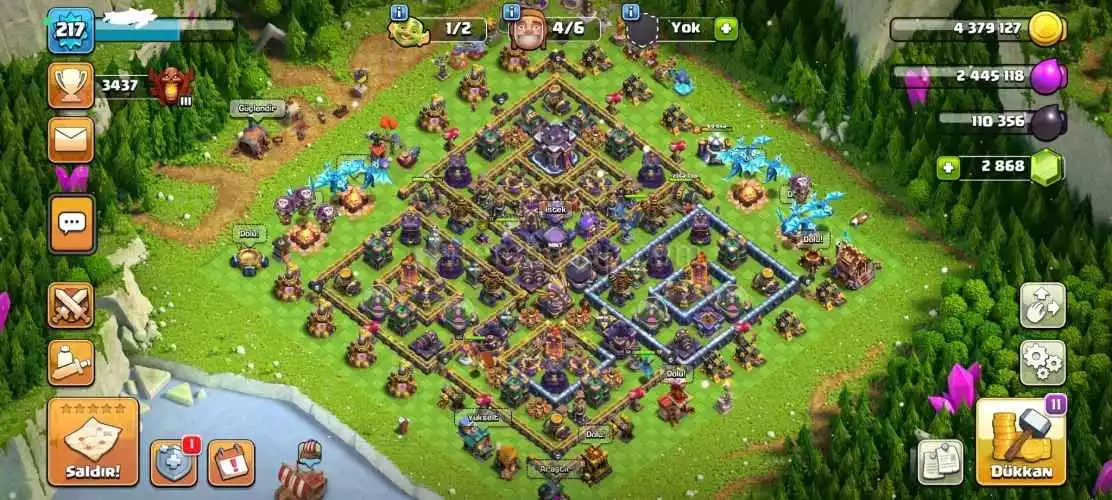
Task: Select the gold coin resource icon
Action: [1047, 28]
